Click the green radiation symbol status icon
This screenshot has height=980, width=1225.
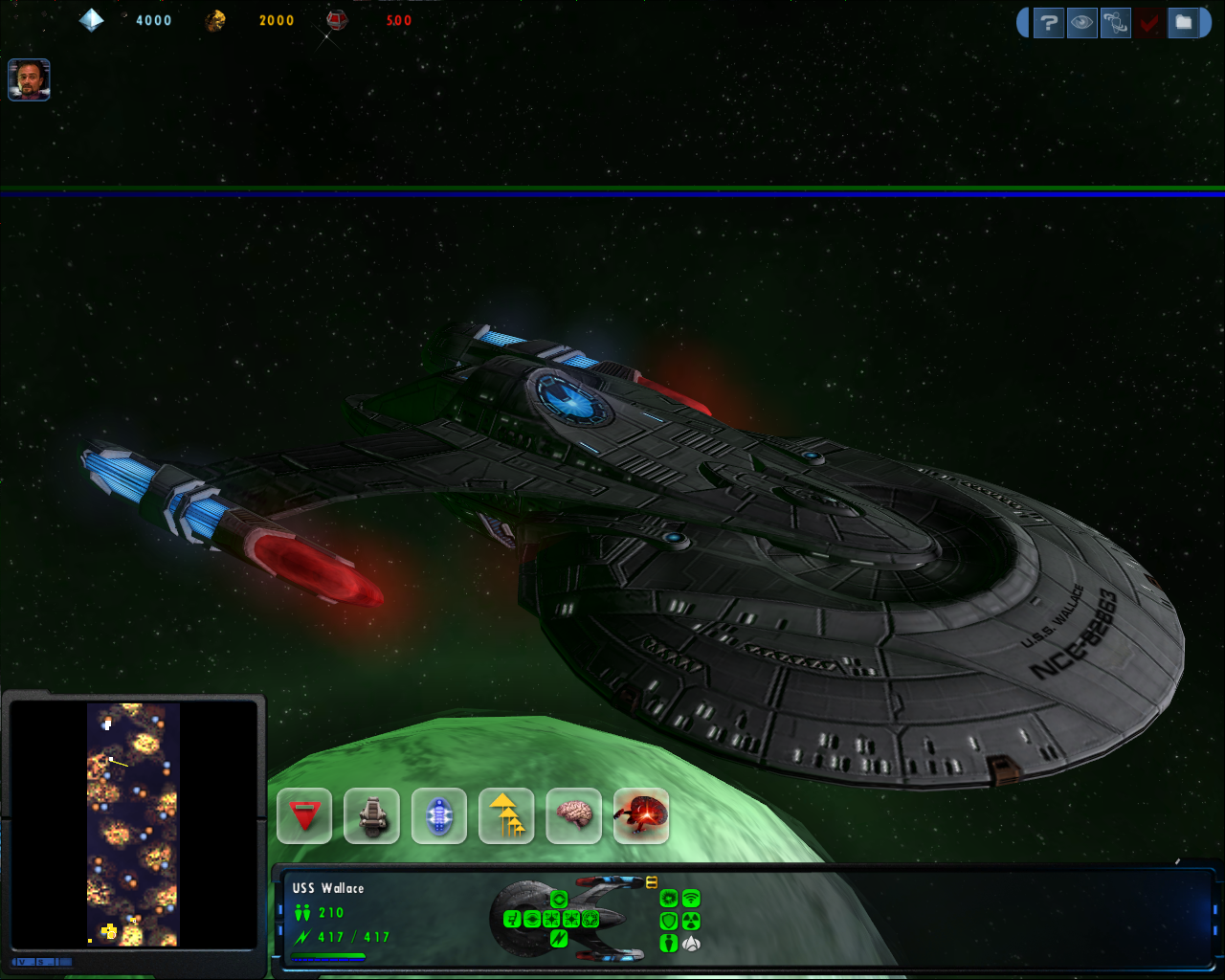coord(691,921)
